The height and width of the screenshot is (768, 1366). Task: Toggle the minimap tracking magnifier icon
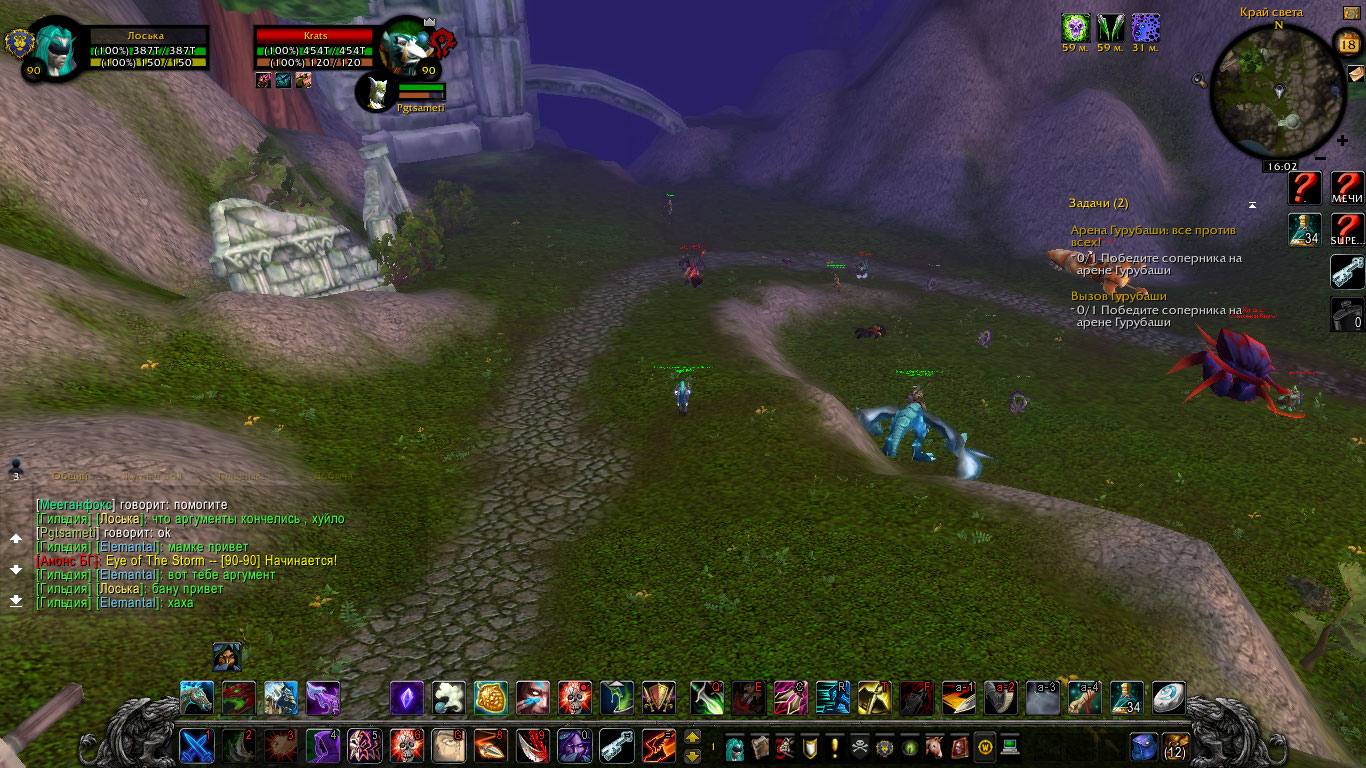coord(1198,80)
